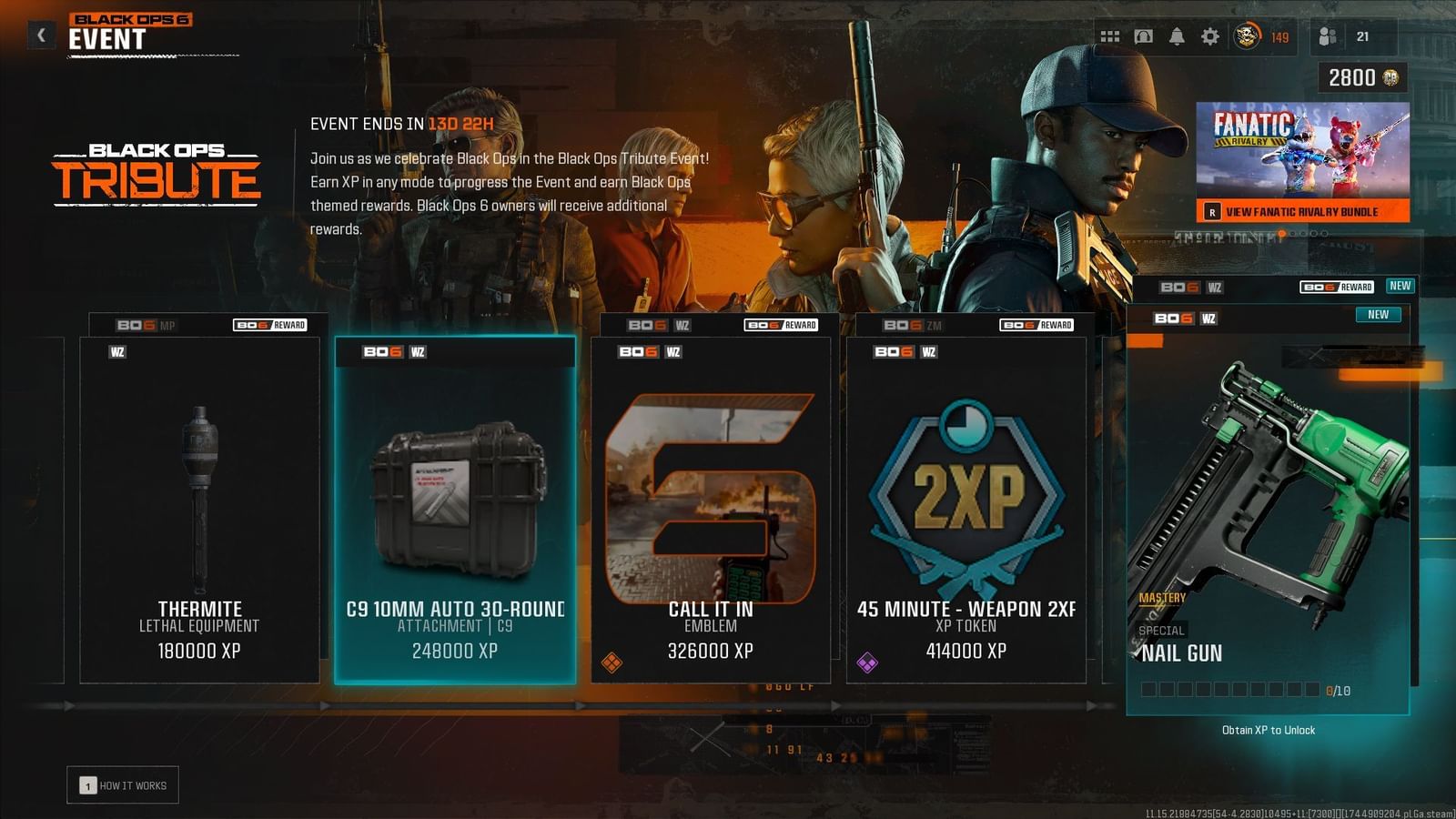Open settings with the gear icon

coord(1211,36)
